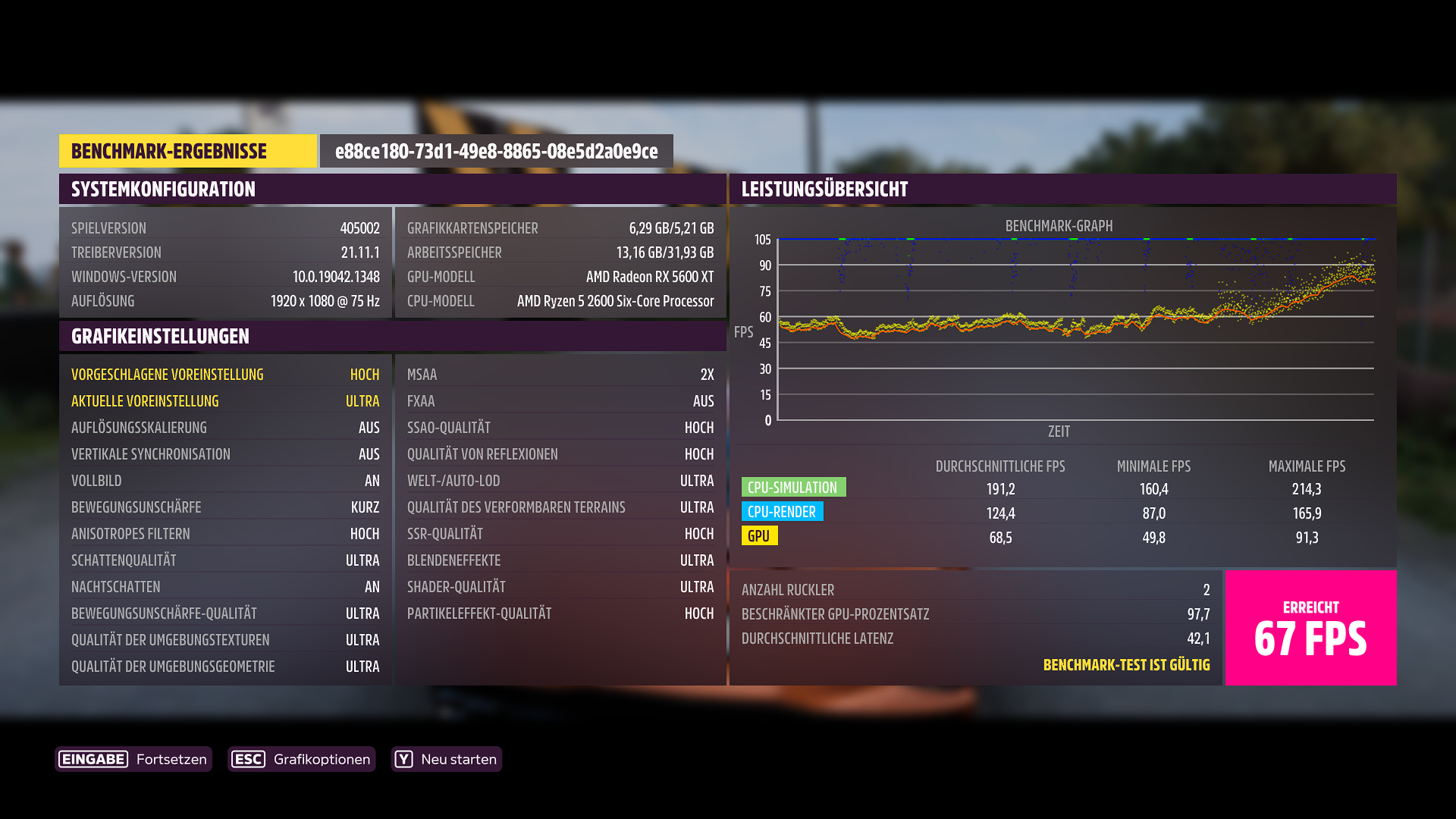Click the green CPU-SIMULATION legend marker
The width and height of the screenshot is (1456, 819).
[x=793, y=487]
